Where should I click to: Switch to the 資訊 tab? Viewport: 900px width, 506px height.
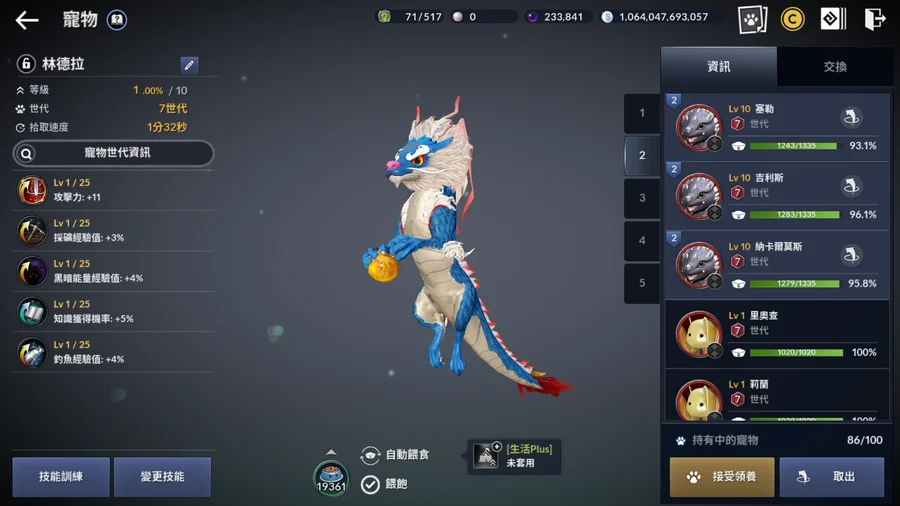coord(718,66)
